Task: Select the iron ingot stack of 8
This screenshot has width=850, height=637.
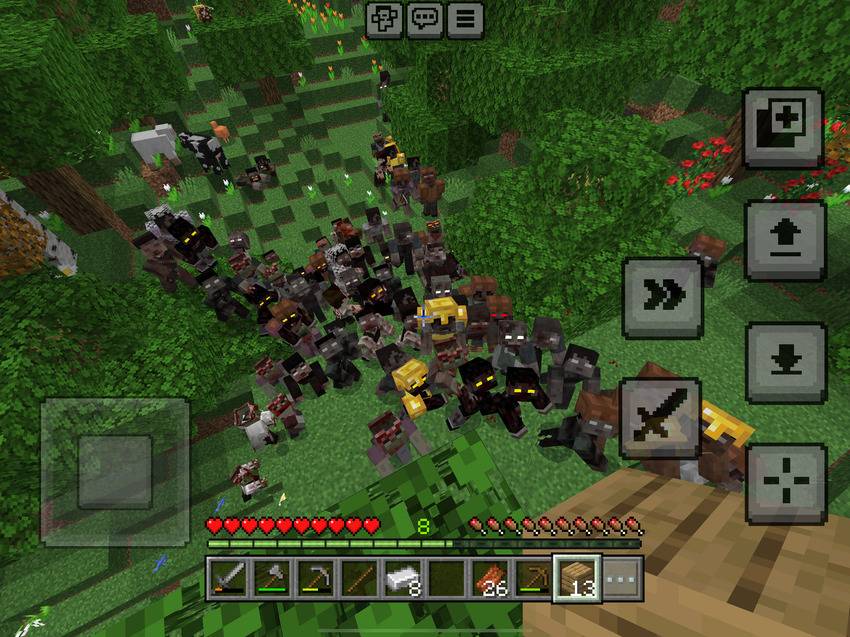Action: 403,580
